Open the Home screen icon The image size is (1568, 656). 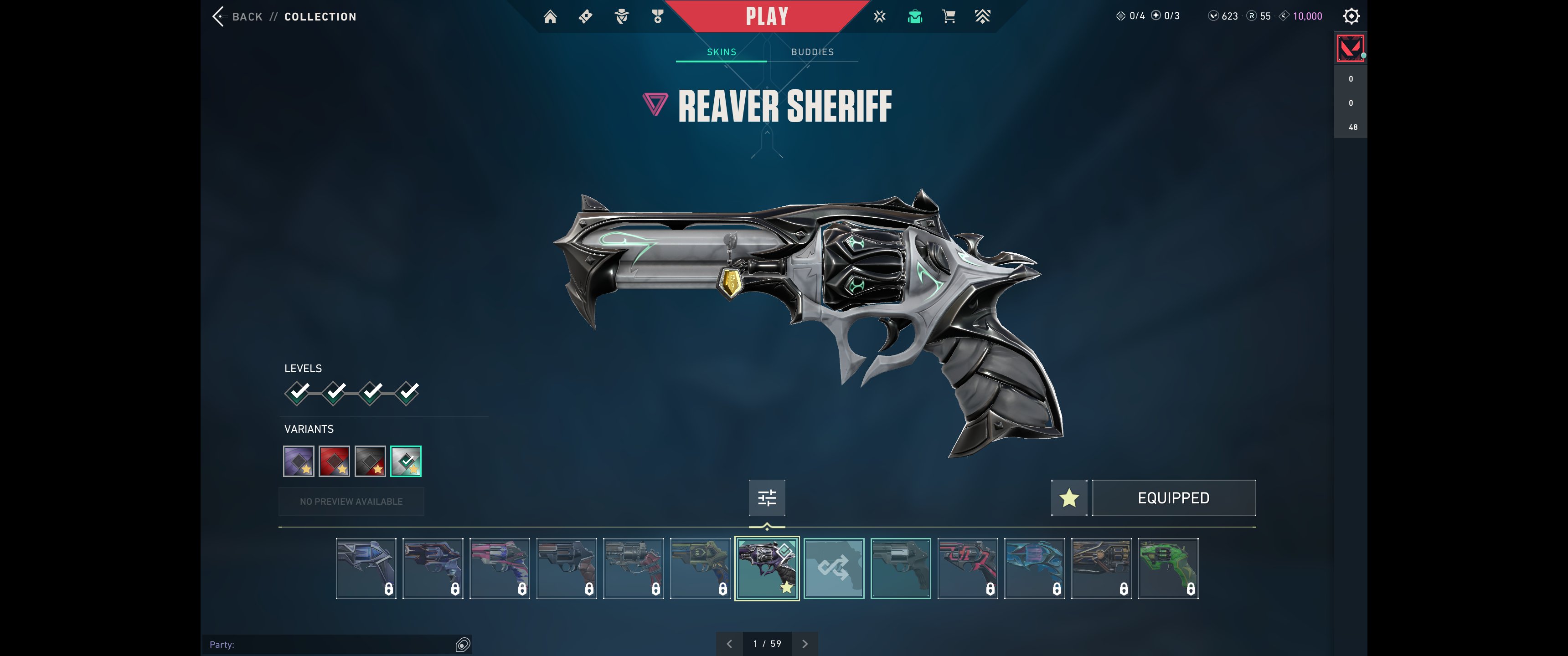point(550,16)
